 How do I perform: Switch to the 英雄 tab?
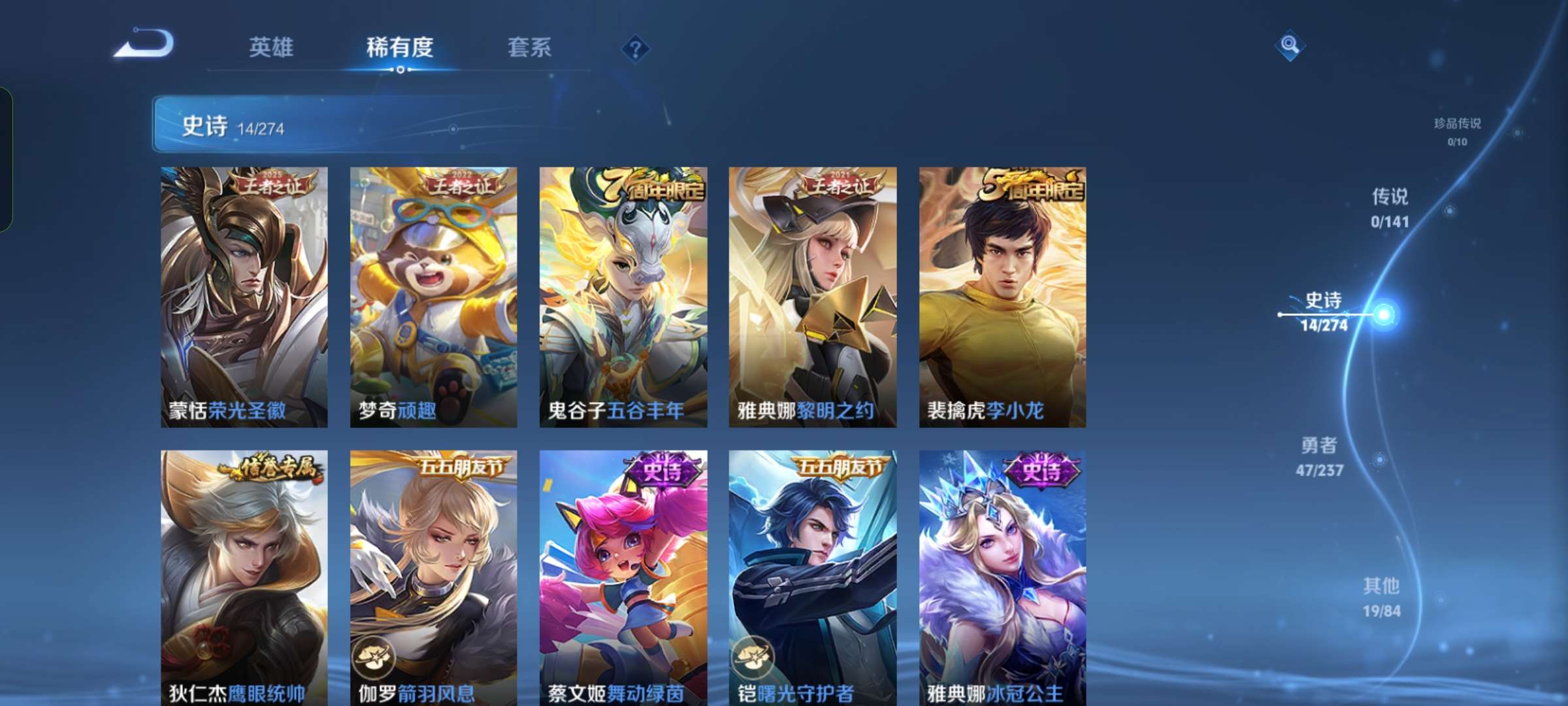coord(272,48)
